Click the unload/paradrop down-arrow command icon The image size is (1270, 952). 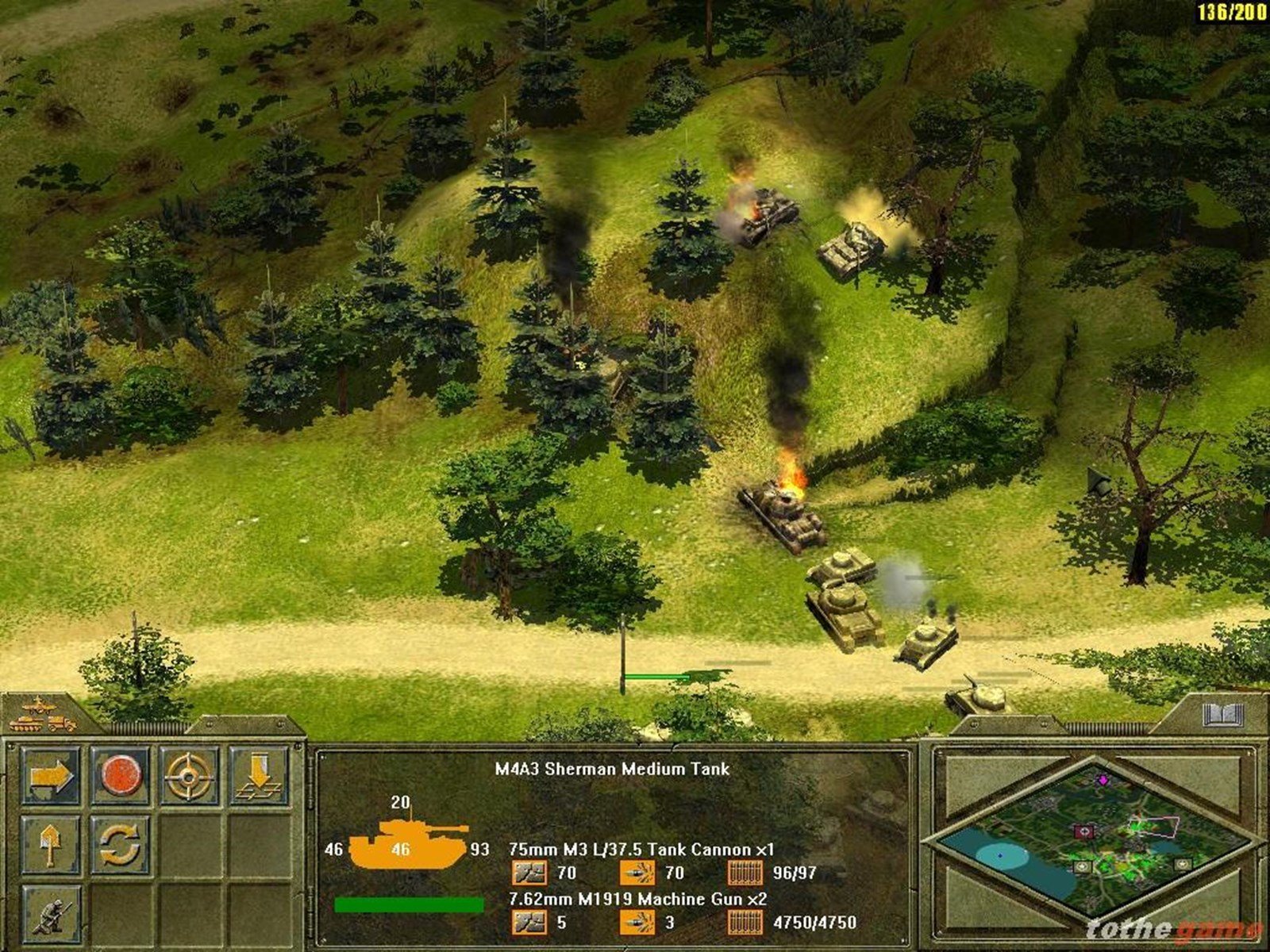259,776
